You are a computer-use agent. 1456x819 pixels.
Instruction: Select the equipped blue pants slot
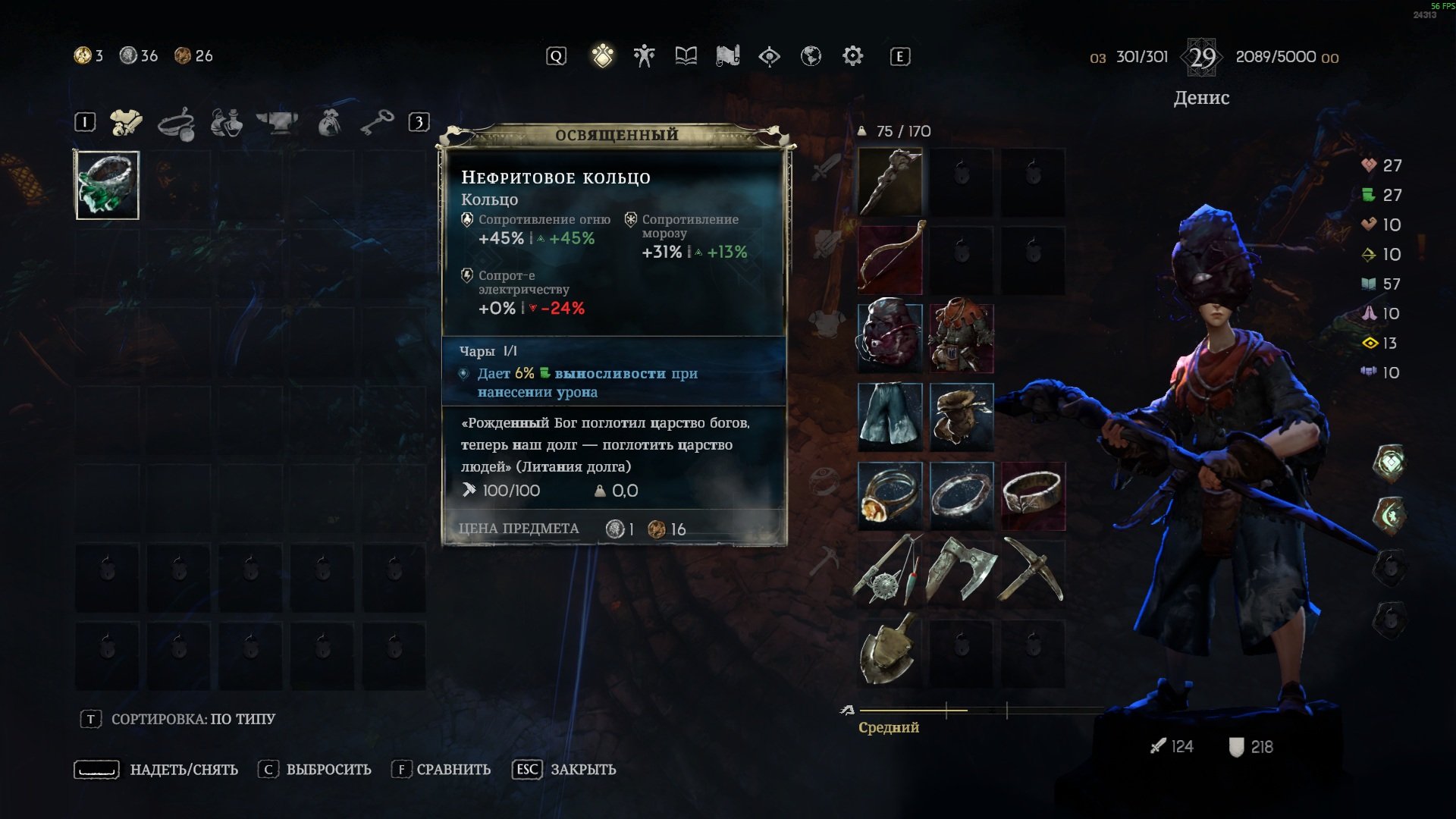point(890,416)
